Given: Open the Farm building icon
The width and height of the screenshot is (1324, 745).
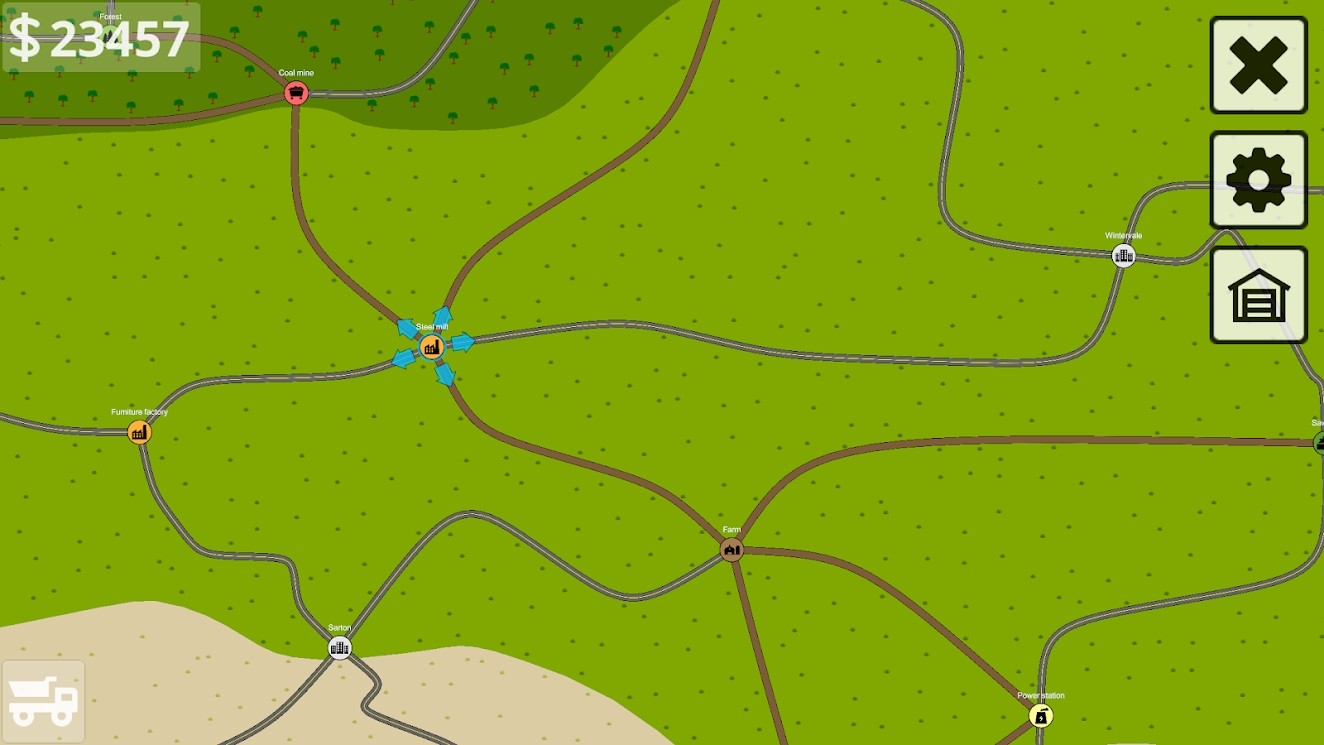Looking at the screenshot, I should [732, 548].
